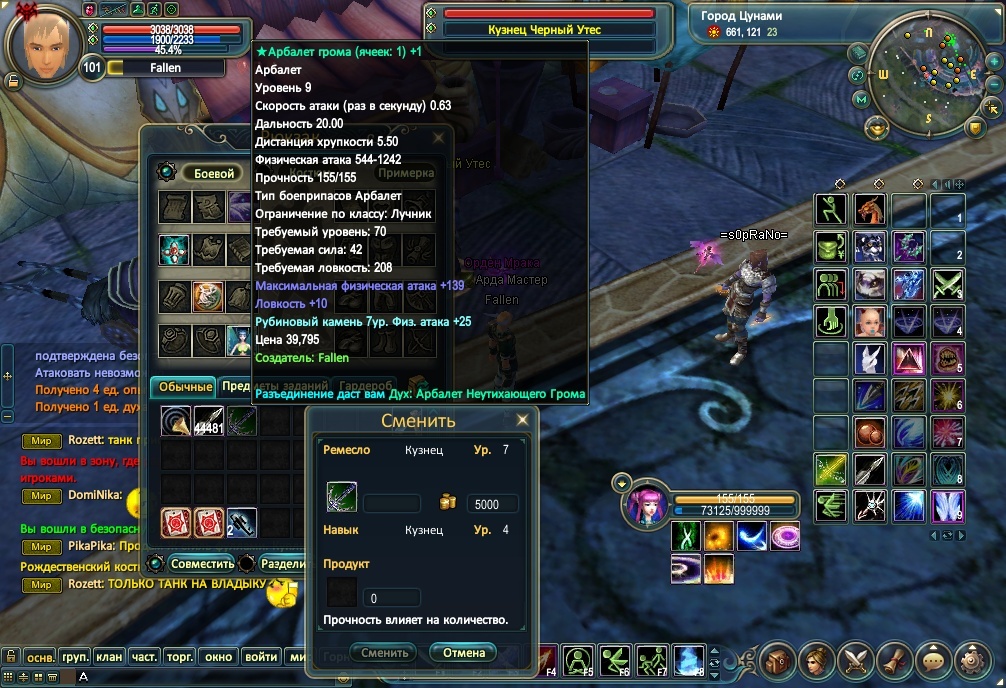Close the Сменить window
This screenshot has width=1006, height=688.
[x=524, y=419]
